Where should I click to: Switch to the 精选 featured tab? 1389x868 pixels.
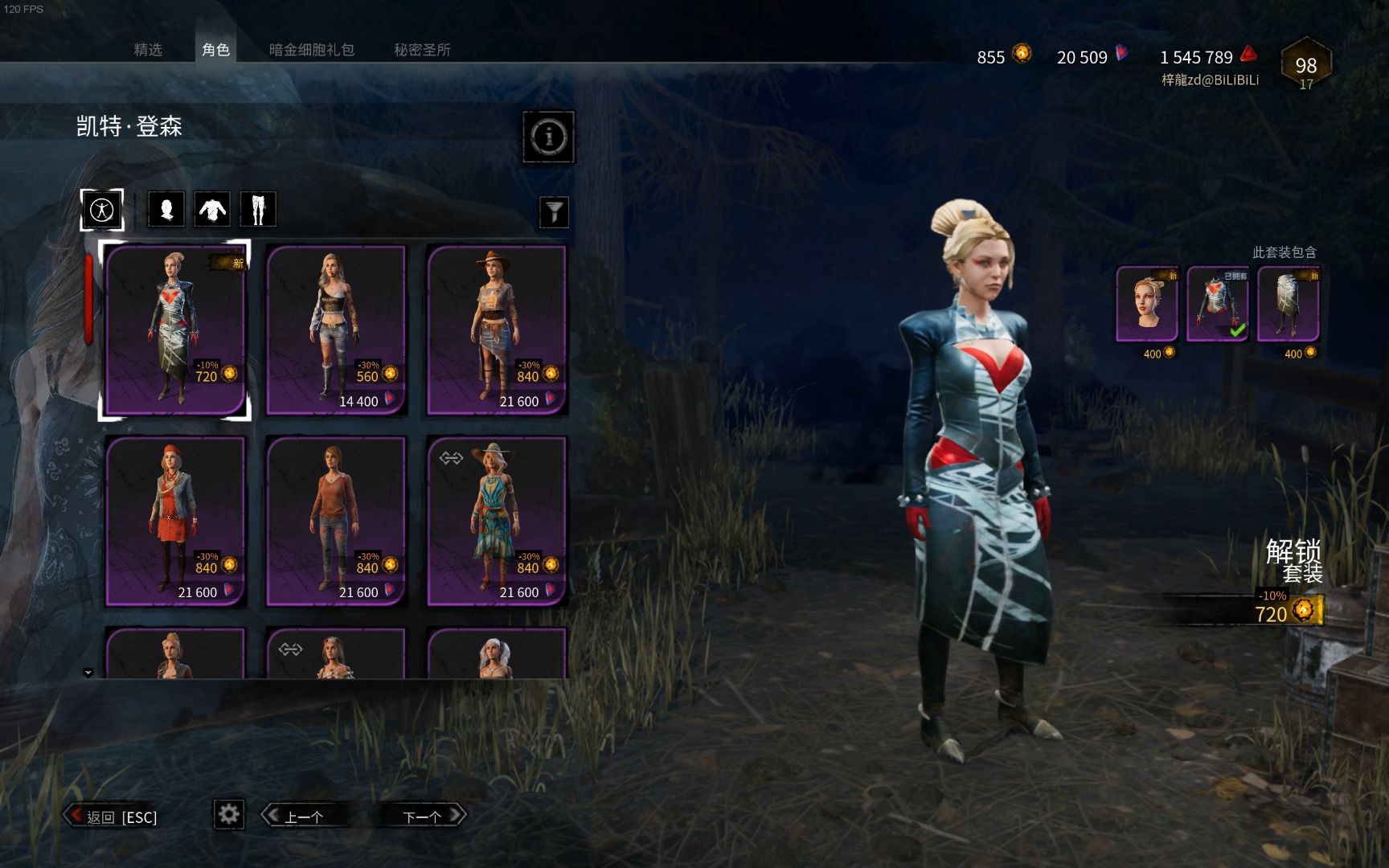(148, 50)
